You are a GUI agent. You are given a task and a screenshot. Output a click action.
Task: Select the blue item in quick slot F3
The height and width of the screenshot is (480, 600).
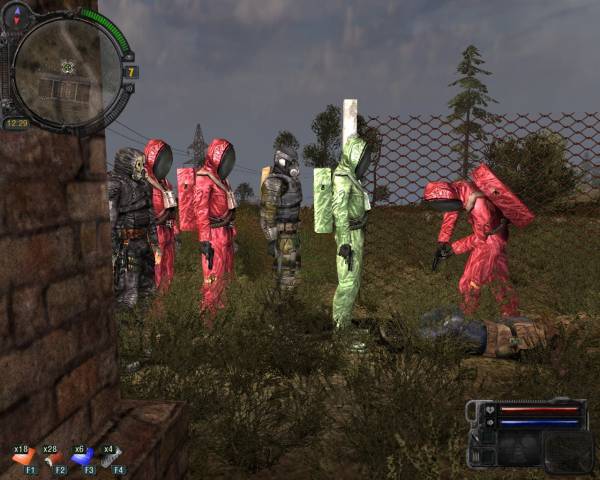point(83,456)
